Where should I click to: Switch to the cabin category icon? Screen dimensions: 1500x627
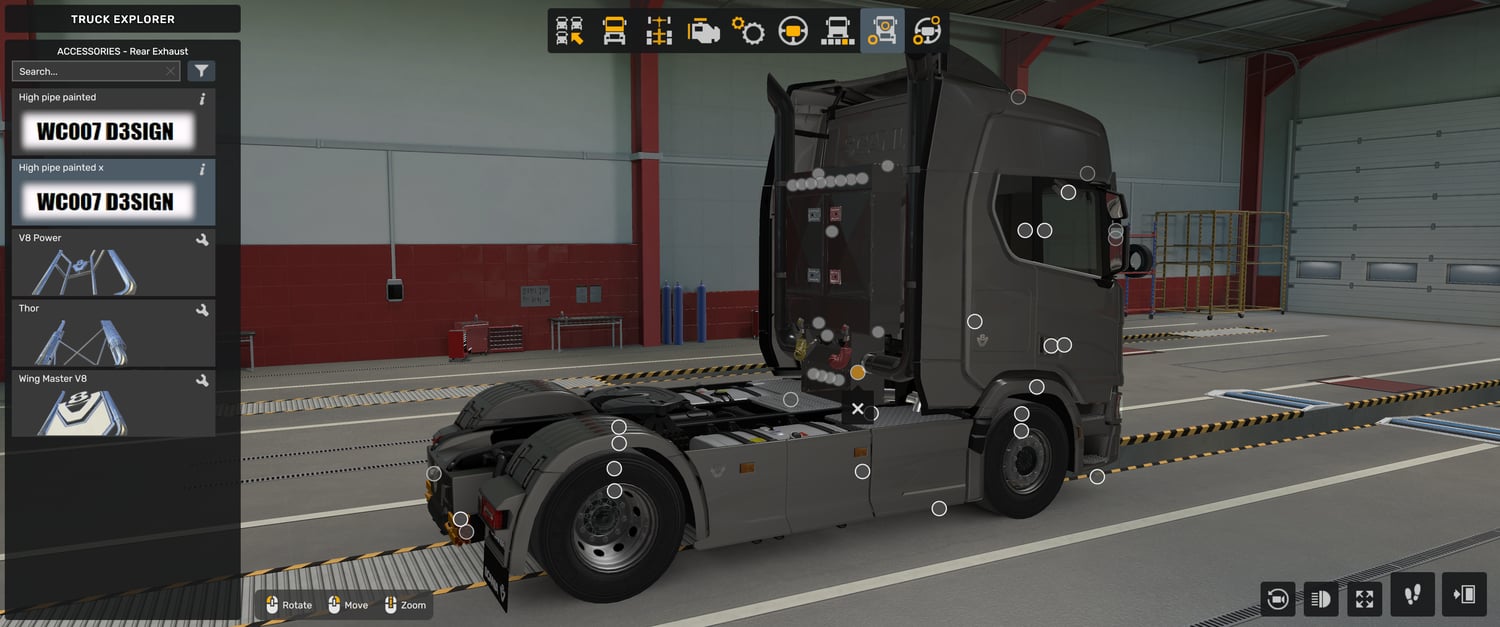click(614, 31)
